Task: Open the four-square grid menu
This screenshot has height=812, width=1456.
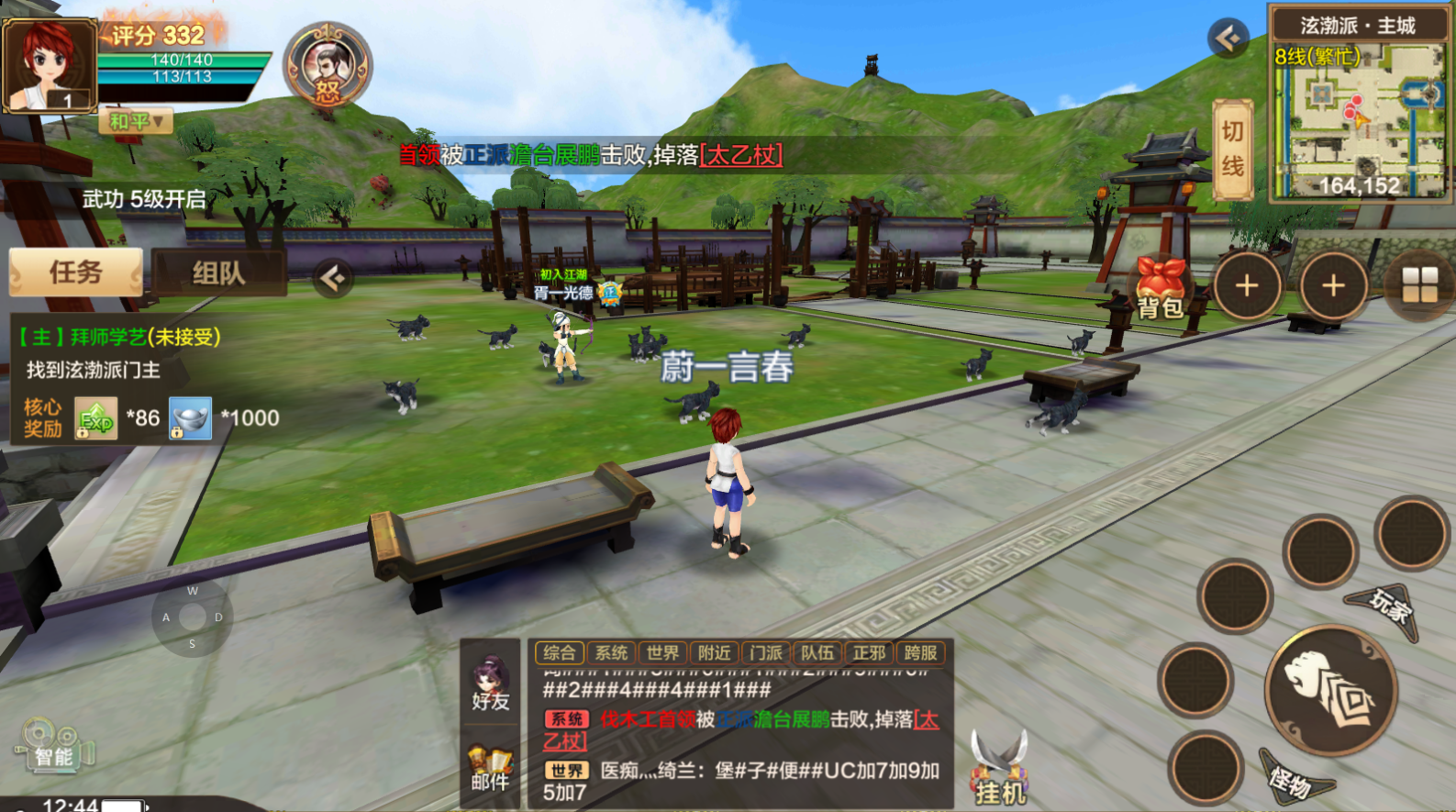Action: pos(1419,285)
